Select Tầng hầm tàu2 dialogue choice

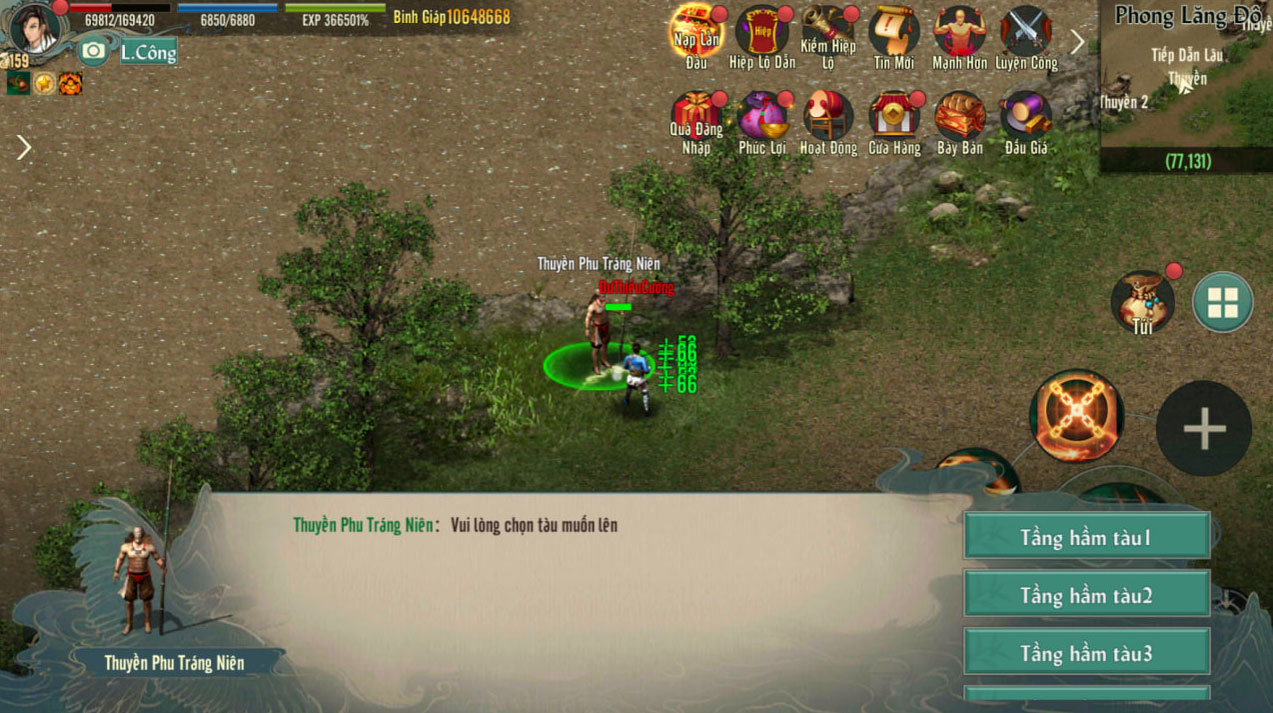click(x=1086, y=595)
